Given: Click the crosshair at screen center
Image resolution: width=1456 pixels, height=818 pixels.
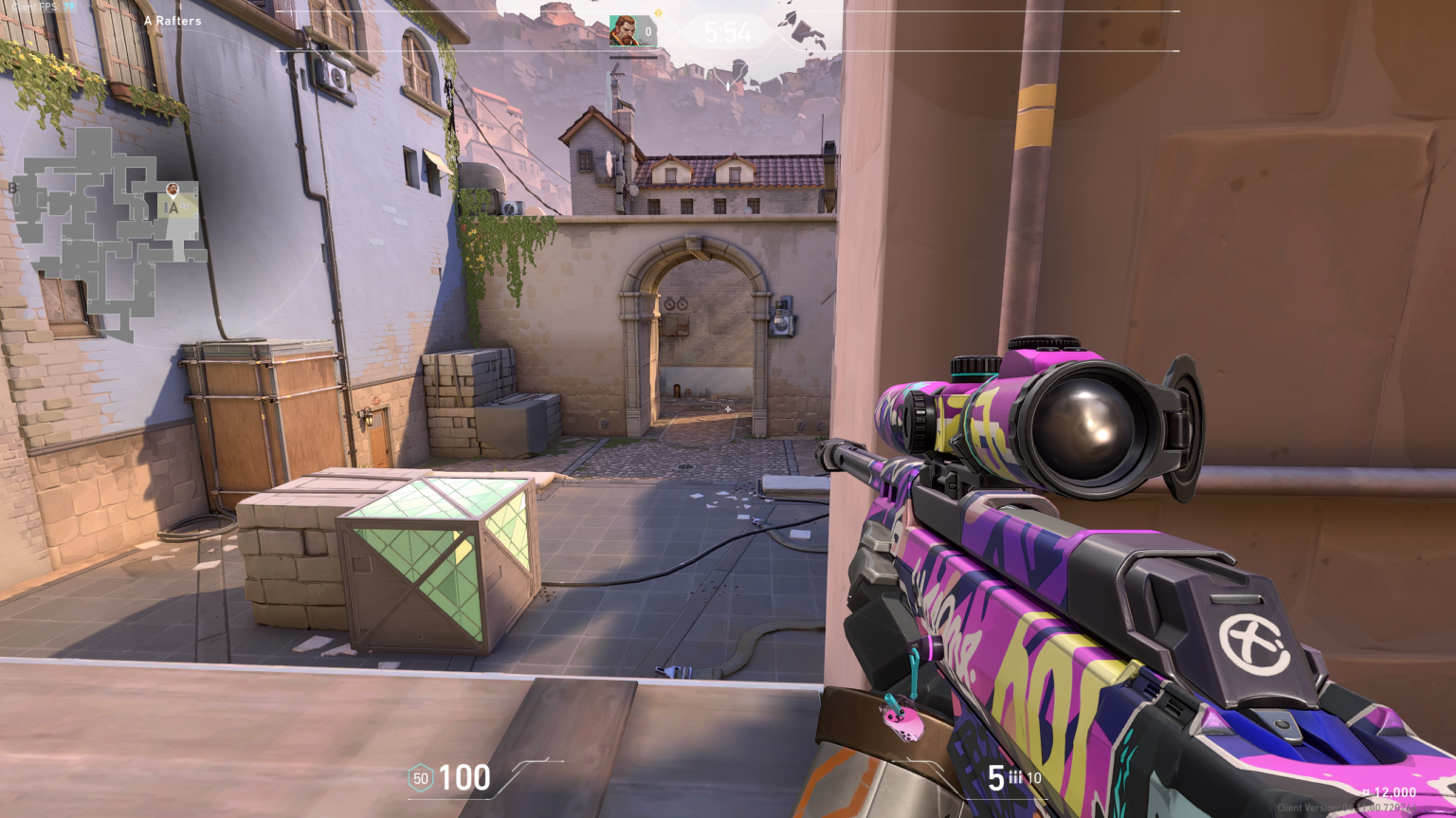Looking at the screenshot, I should 726,409.
